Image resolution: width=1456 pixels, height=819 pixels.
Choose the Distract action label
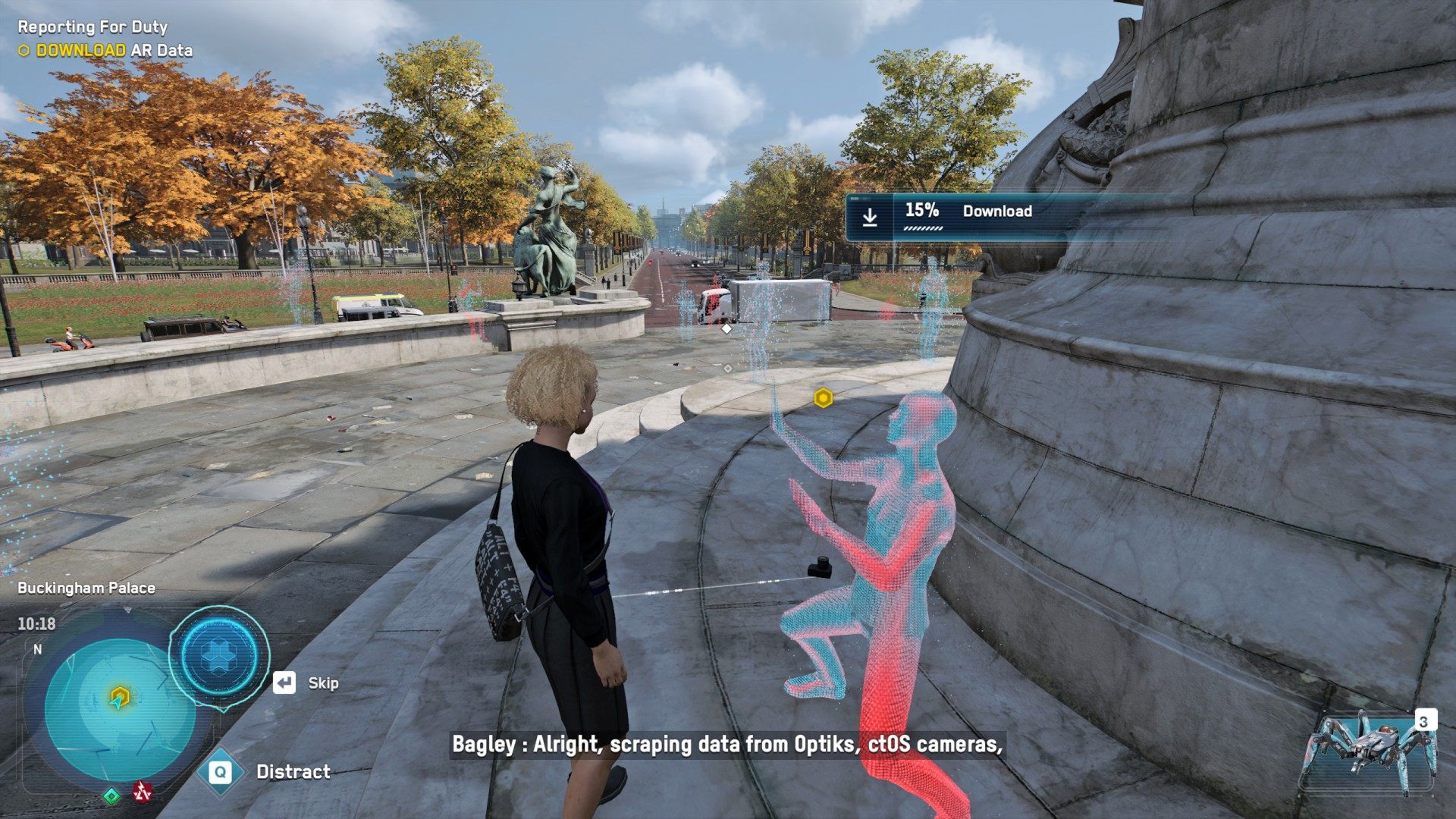click(x=293, y=772)
